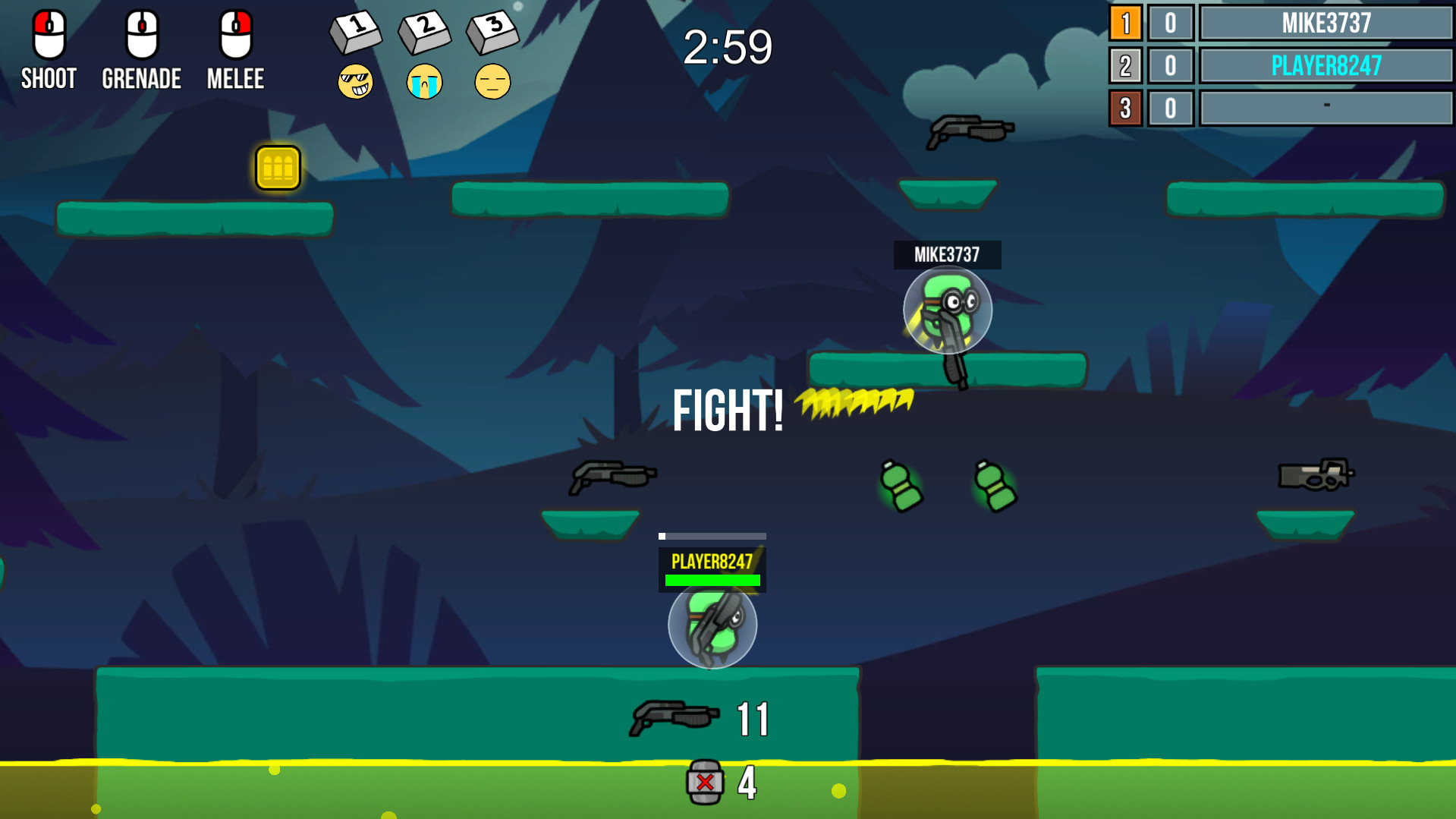Select the MIKE3737 scoreboard entry

(x=1326, y=24)
